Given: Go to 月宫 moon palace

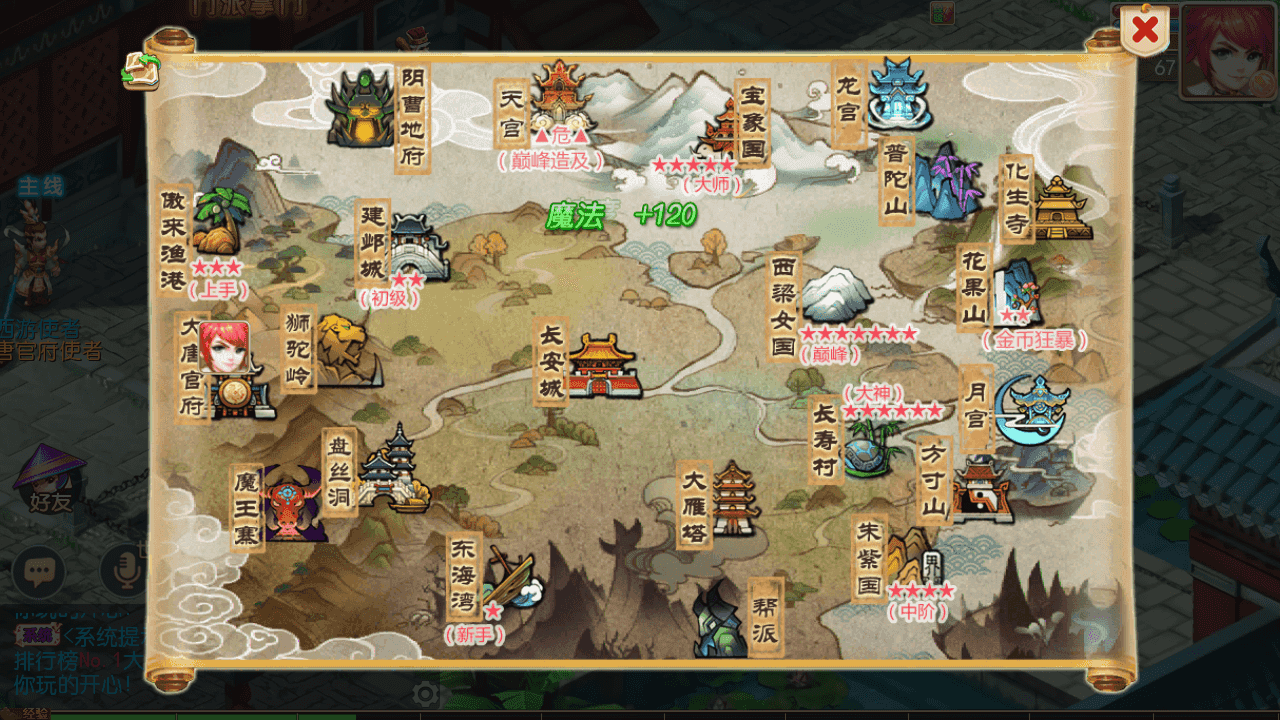Looking at the screenshot, I should pos(1034,408).
